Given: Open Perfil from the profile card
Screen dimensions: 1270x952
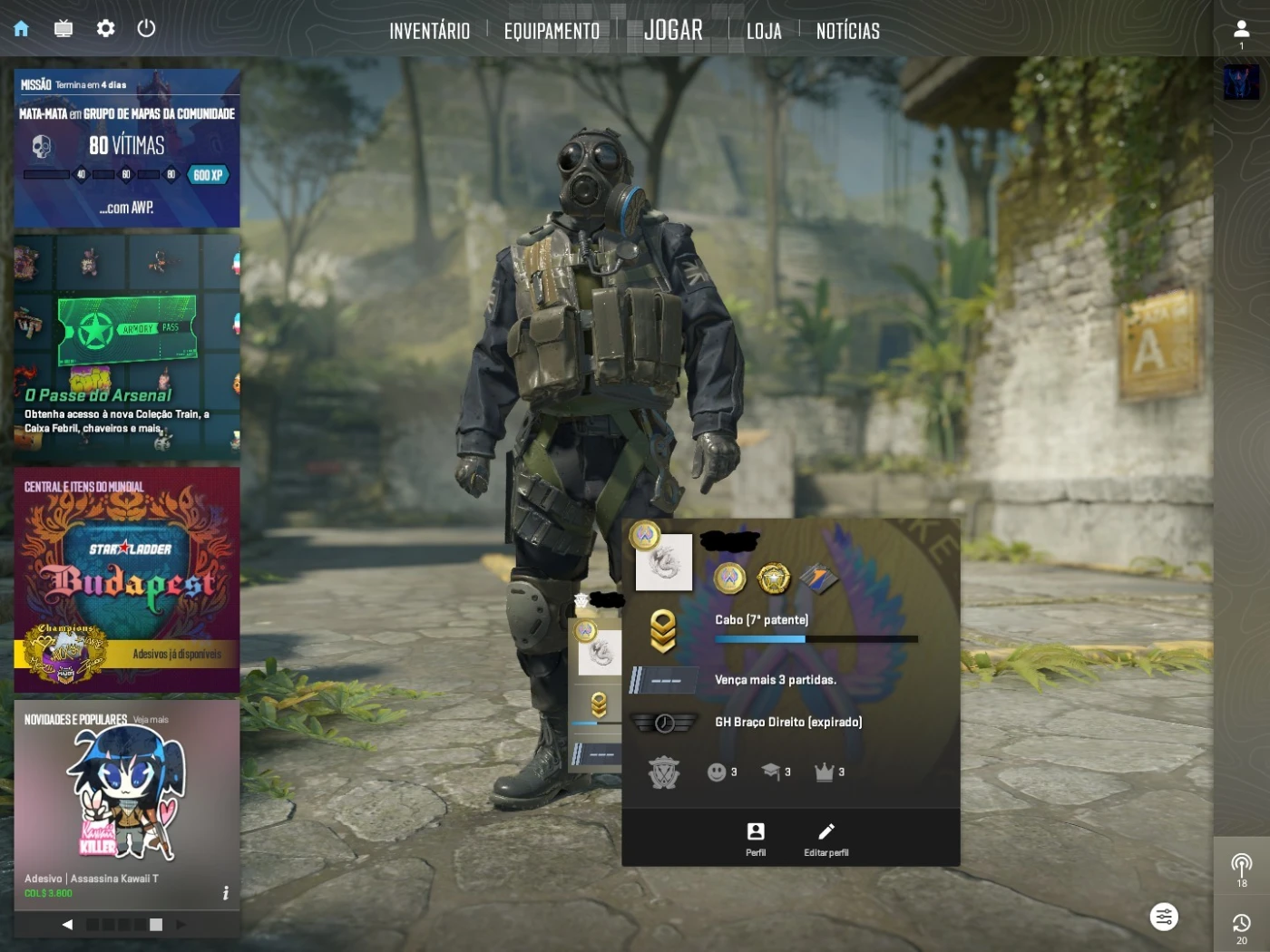Looking at the screenshot, I should tap(756, 839).
